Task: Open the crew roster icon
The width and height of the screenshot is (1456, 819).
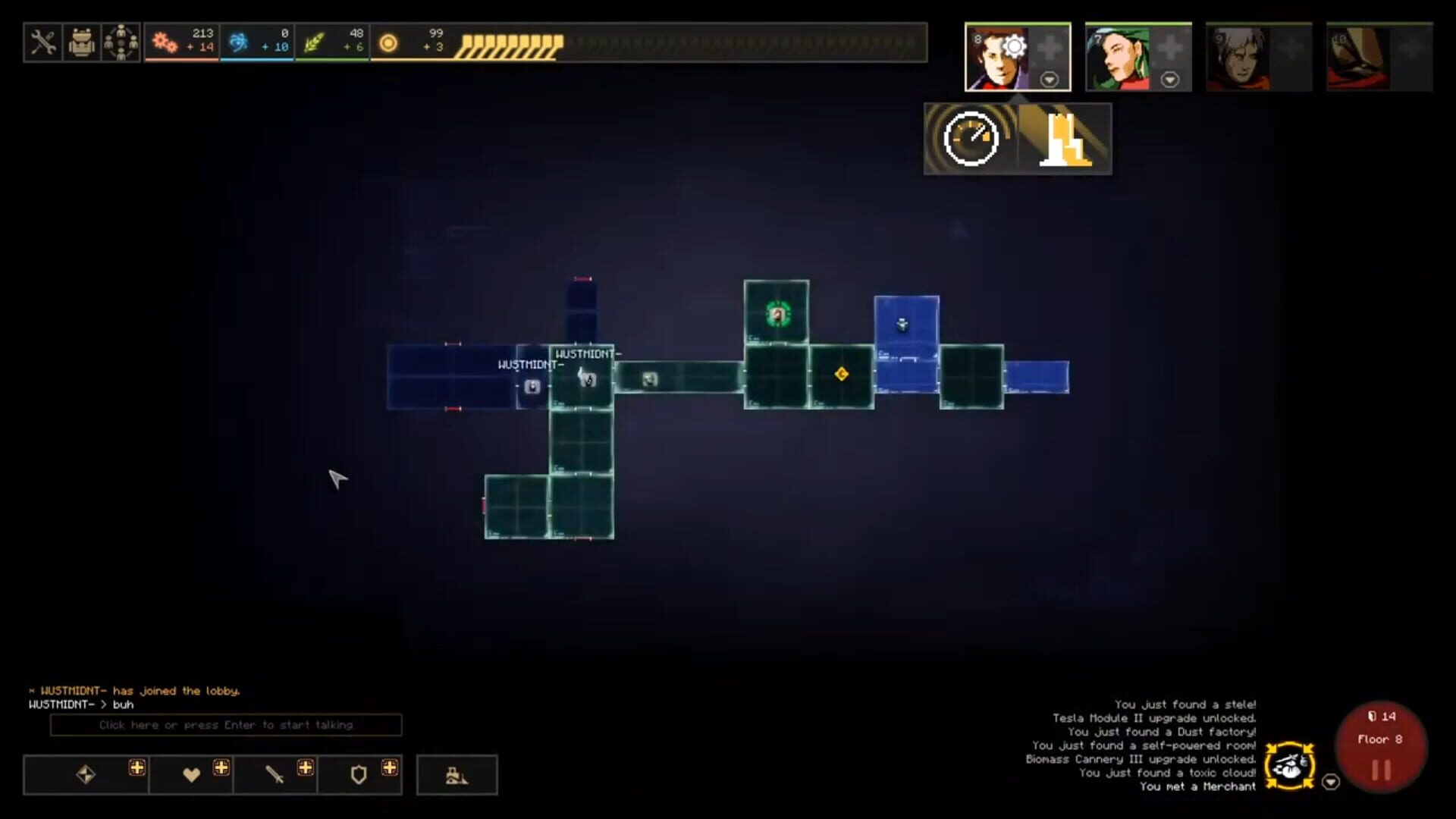Action: pos(121,42)
